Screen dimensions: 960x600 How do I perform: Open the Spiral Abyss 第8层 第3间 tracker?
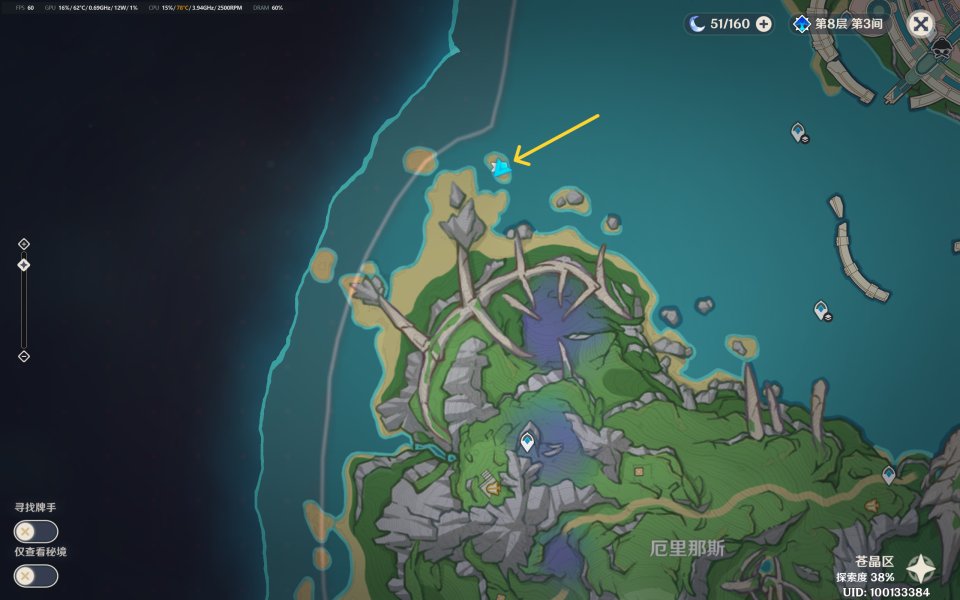pos(838,24)
